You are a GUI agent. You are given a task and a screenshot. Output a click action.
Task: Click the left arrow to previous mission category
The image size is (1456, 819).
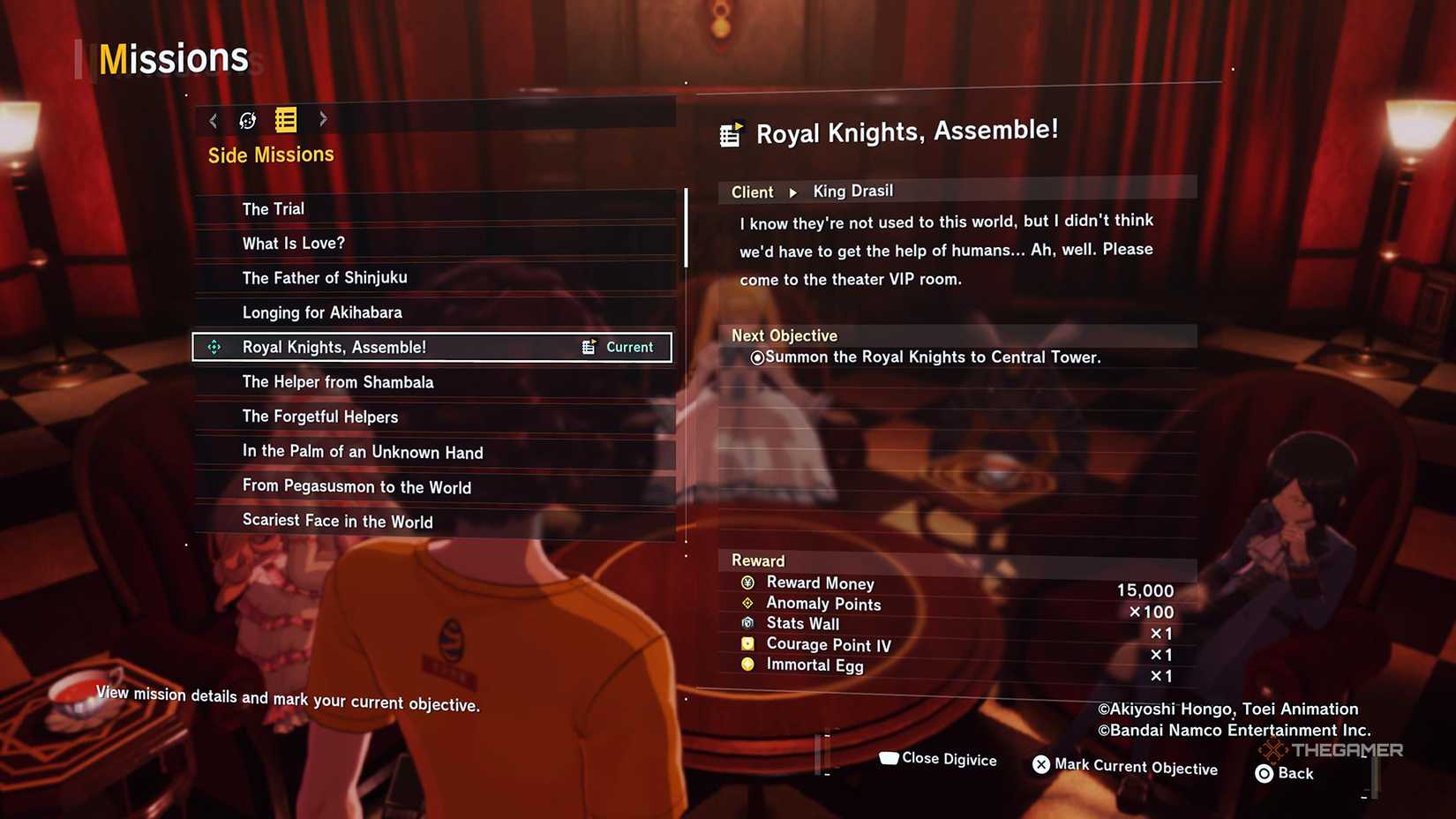click(213, 120)
